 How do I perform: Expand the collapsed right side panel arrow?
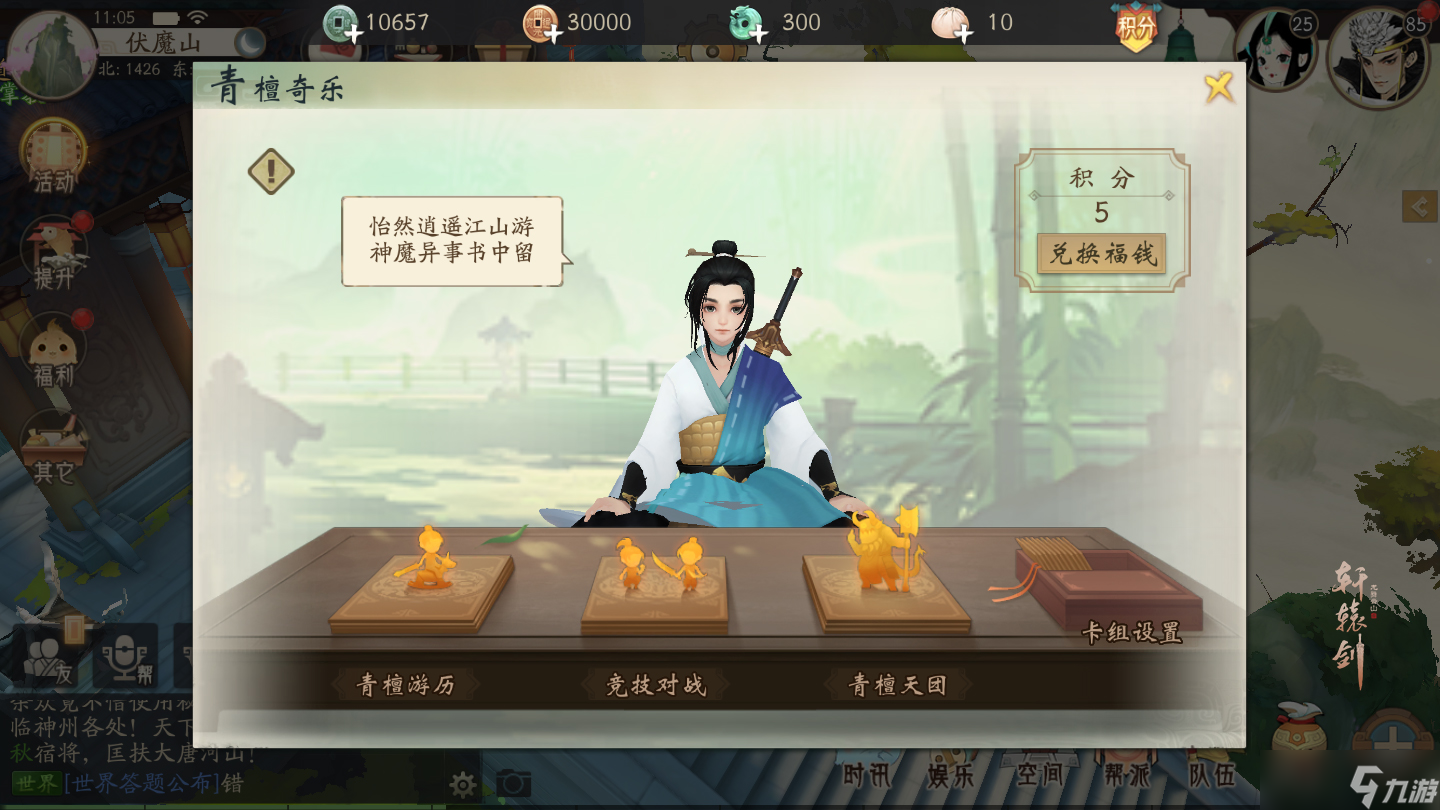[x=1420, y=206]
